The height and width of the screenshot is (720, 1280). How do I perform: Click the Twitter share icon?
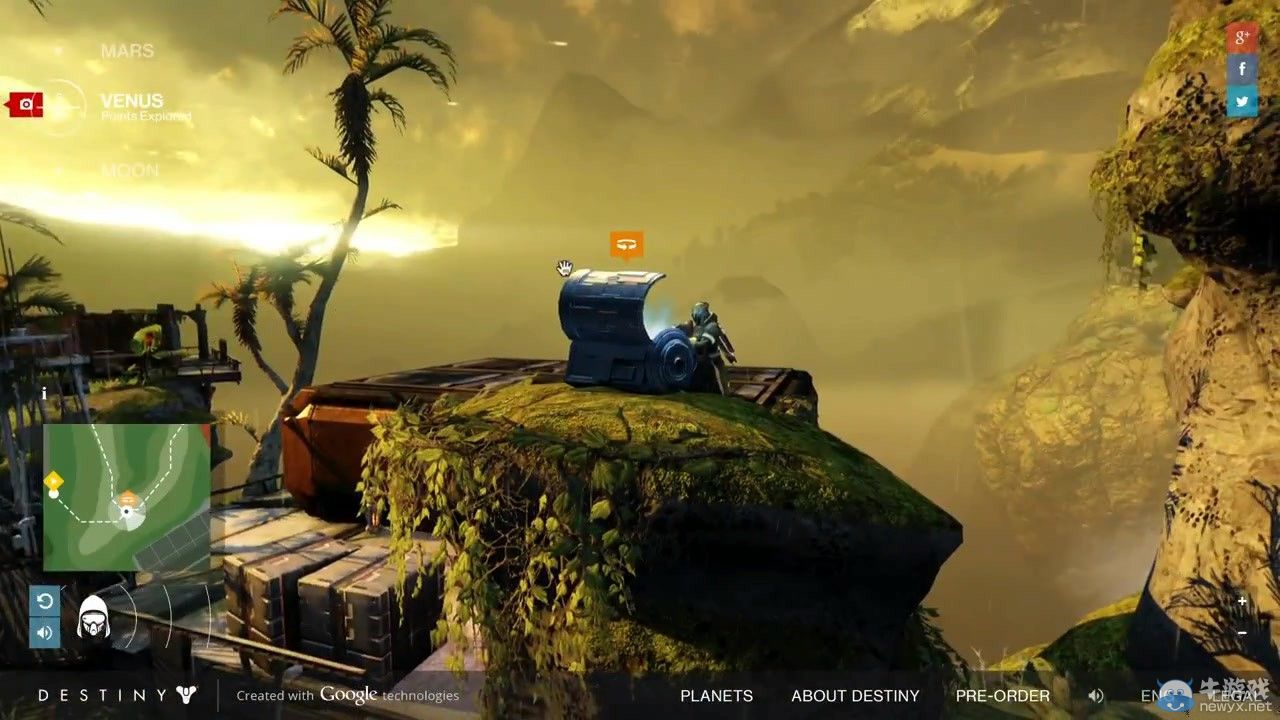point(1241,101)
